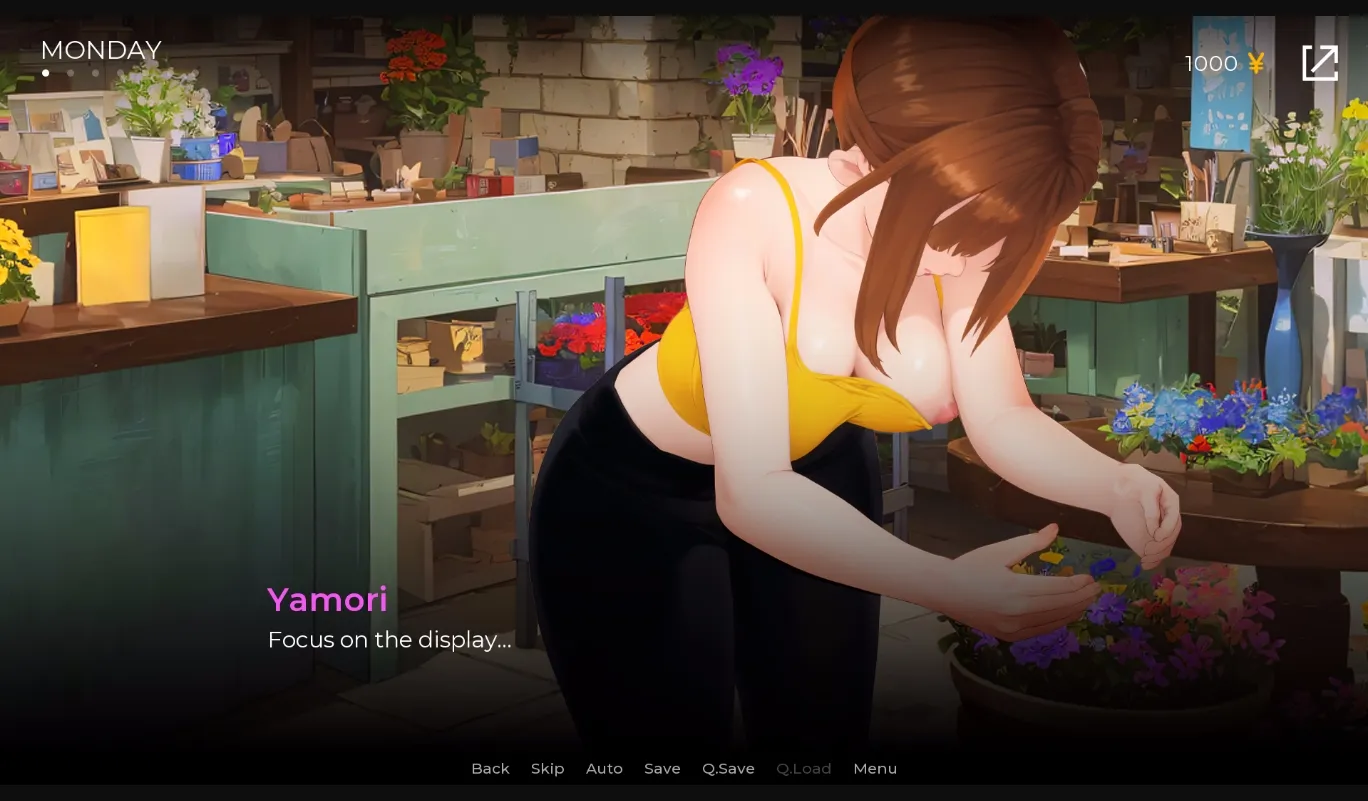Select the third day progress dot
This screenshot has height=801, width=1368.
96,72
